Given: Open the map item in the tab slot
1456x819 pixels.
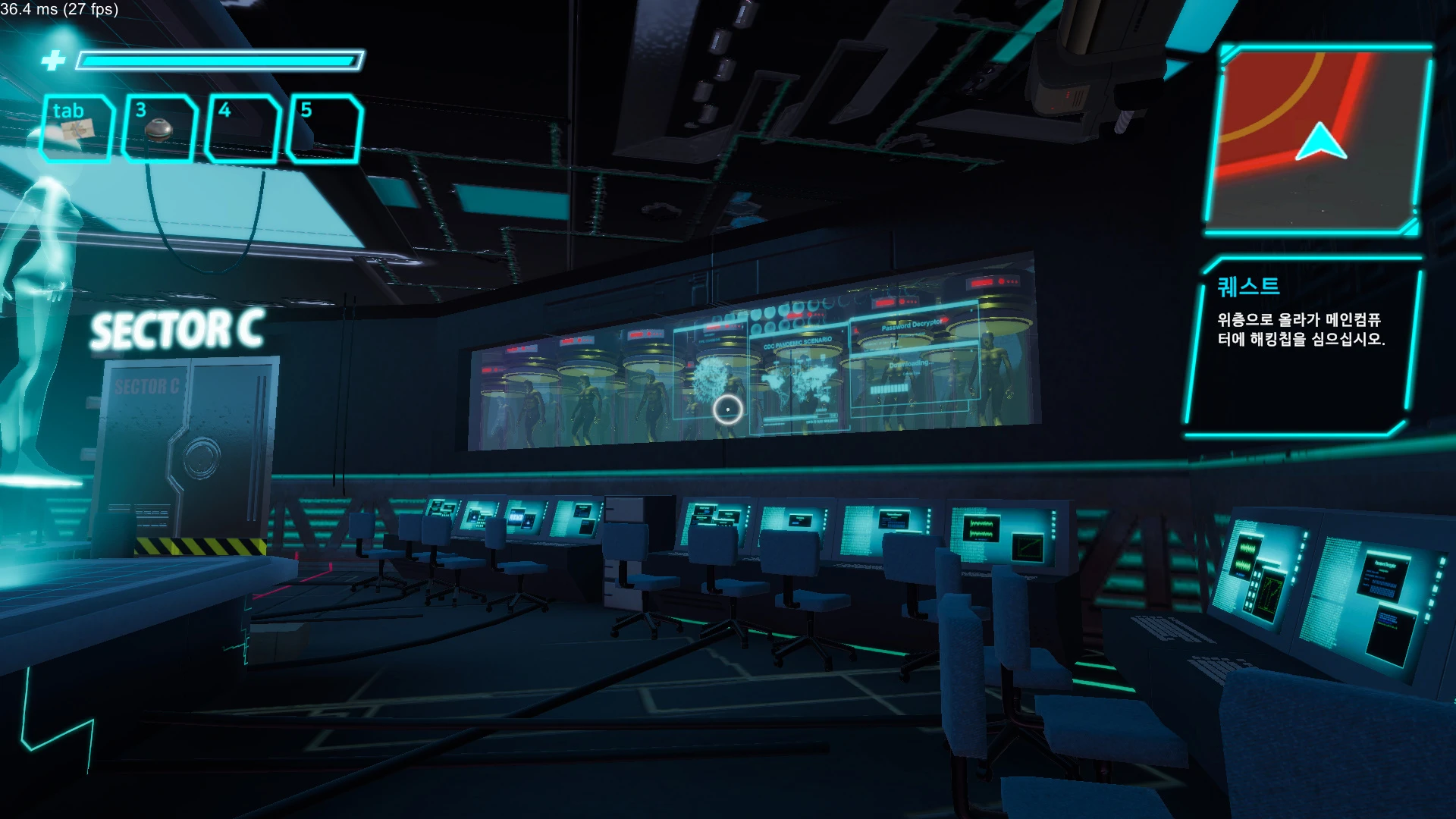Looking at the screenshot, I should [76, 129].
